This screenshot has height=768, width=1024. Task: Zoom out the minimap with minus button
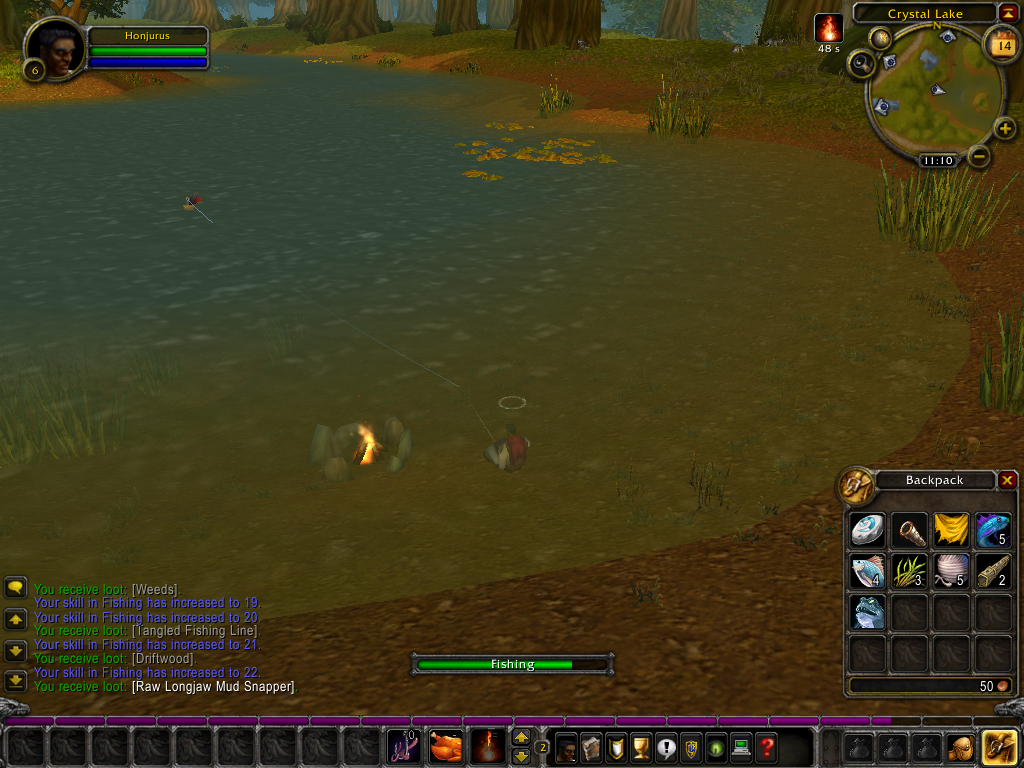pos(980,156)
